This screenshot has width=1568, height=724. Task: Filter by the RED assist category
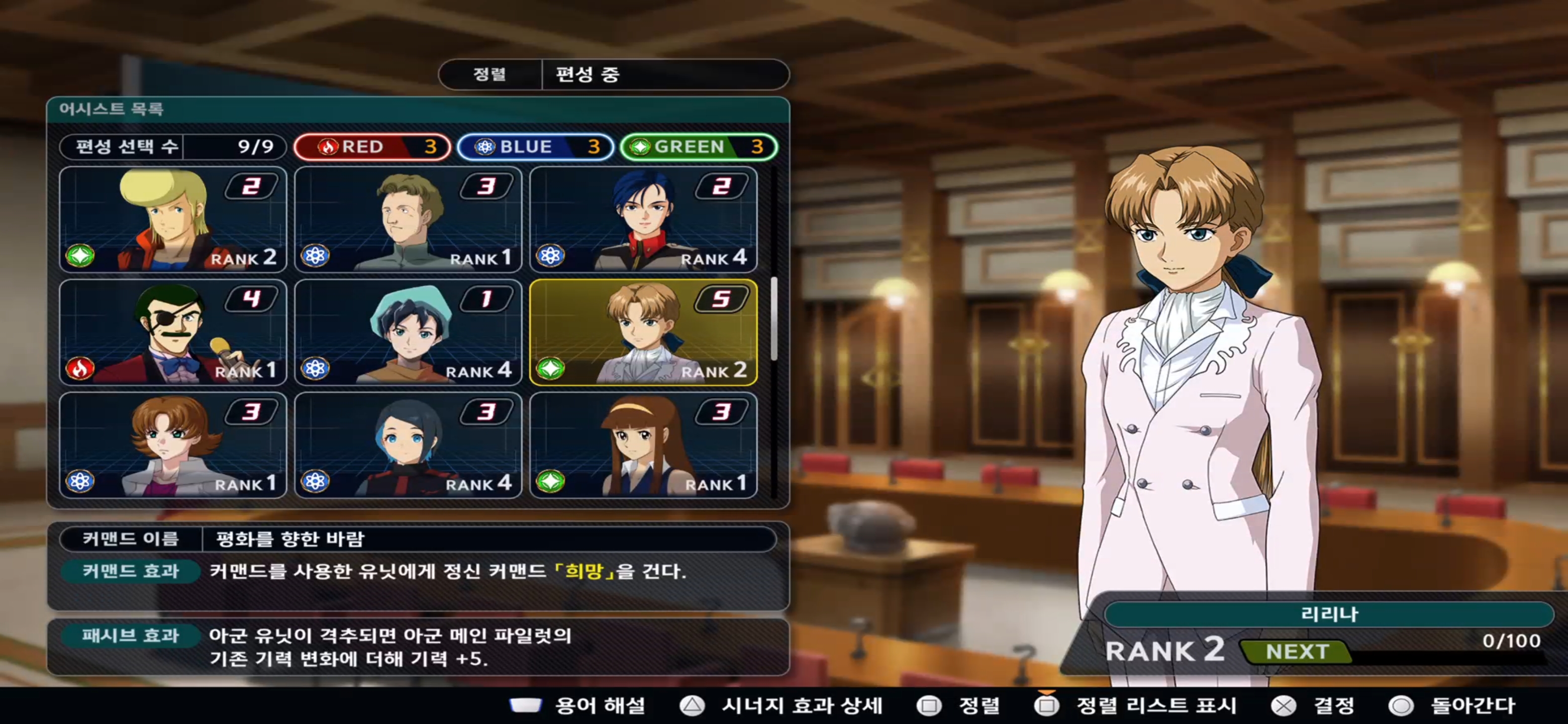(372, 147)
